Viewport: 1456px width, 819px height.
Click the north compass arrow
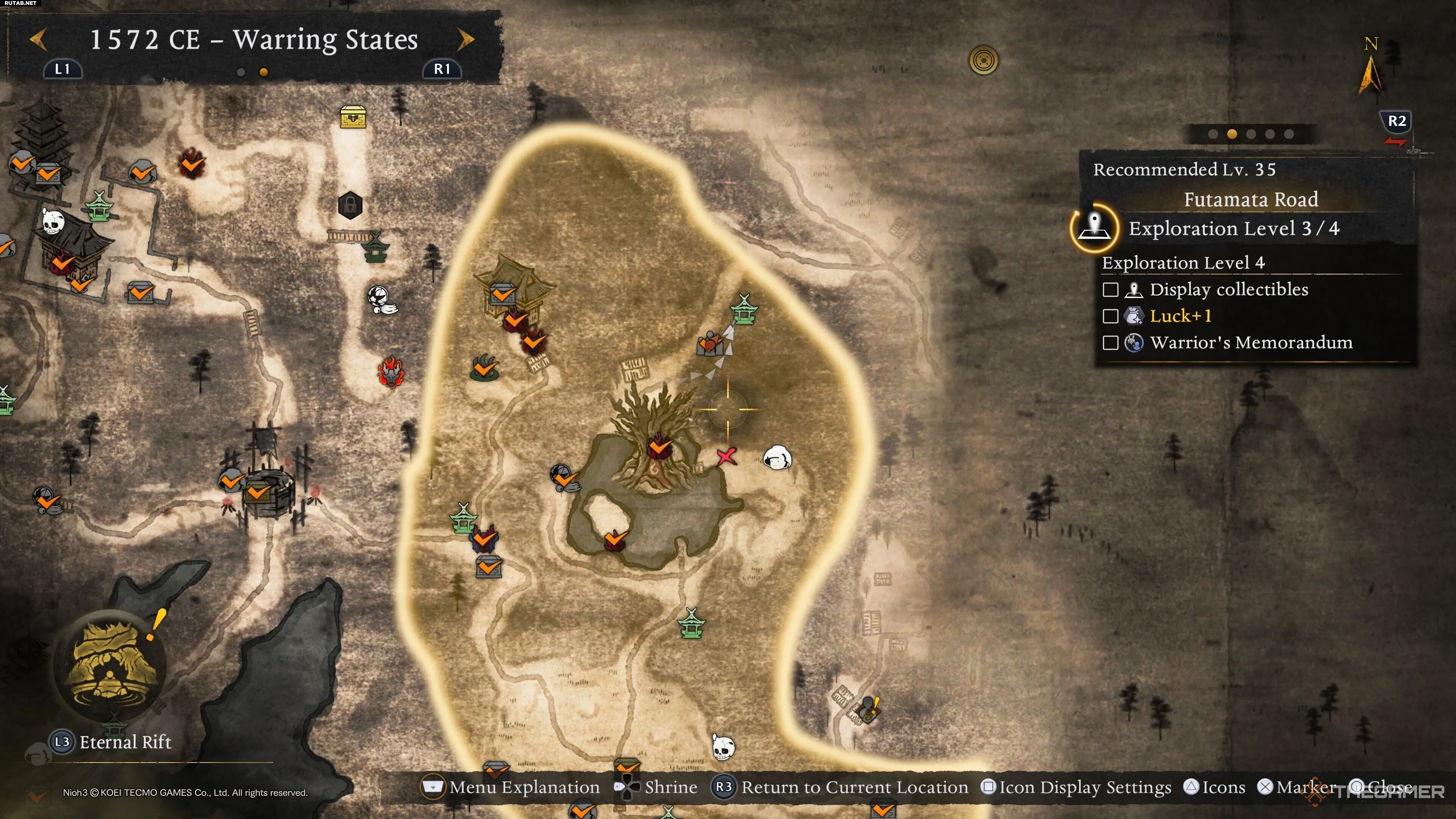point(1370,74)
